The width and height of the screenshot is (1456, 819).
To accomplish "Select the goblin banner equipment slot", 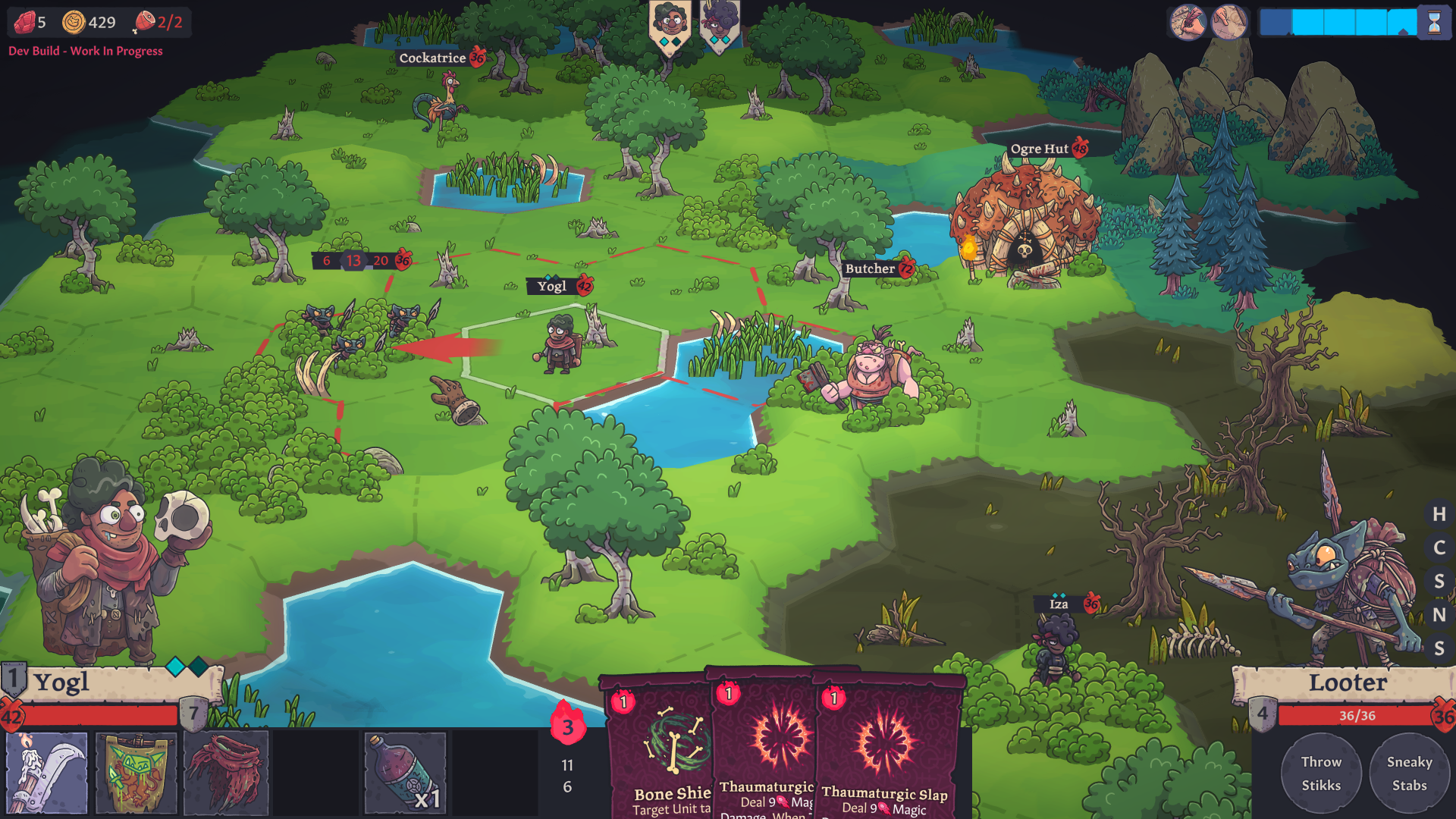I will [x=136, y=773].
